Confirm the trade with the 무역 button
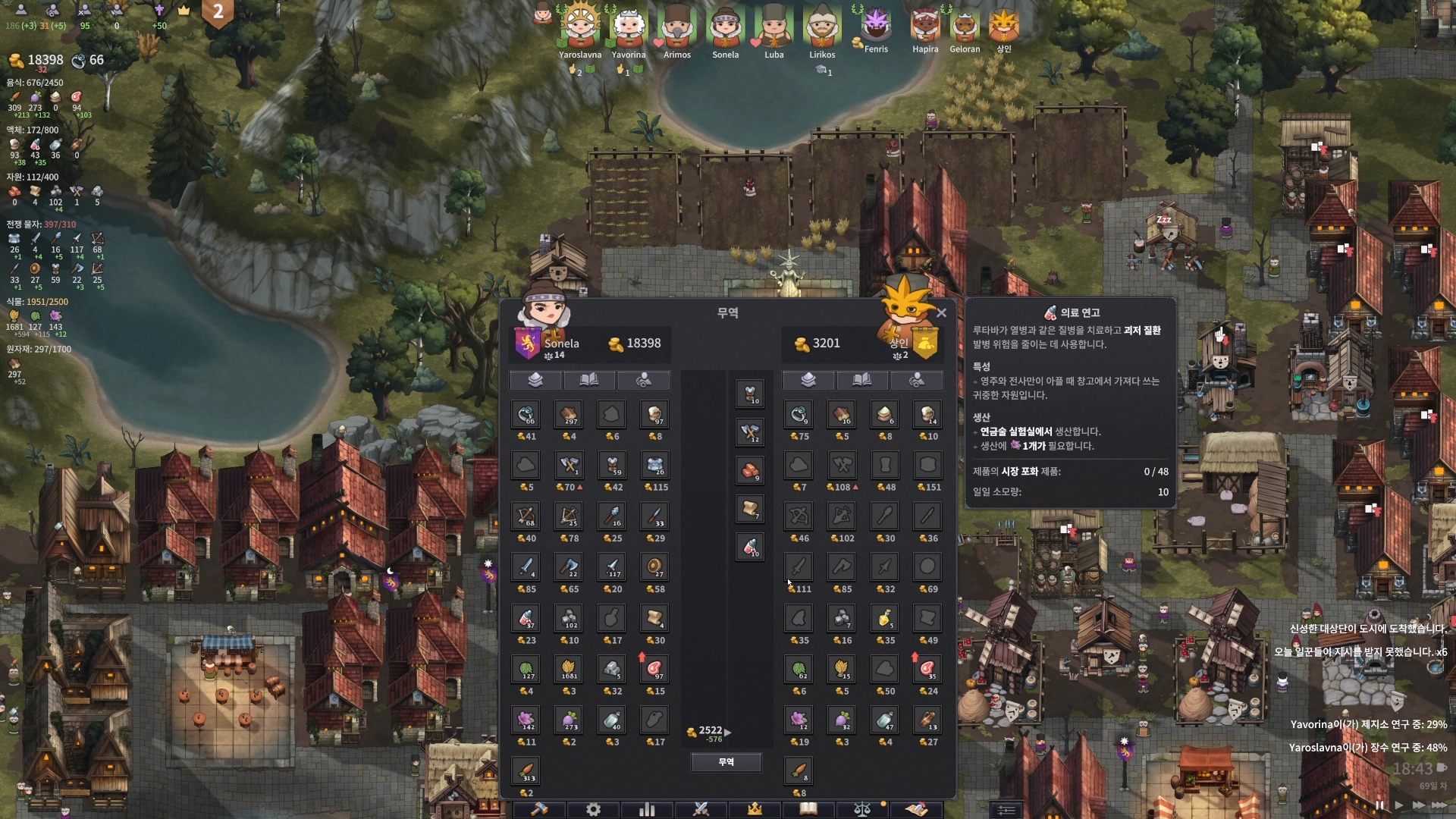 (x=726, y=762)
